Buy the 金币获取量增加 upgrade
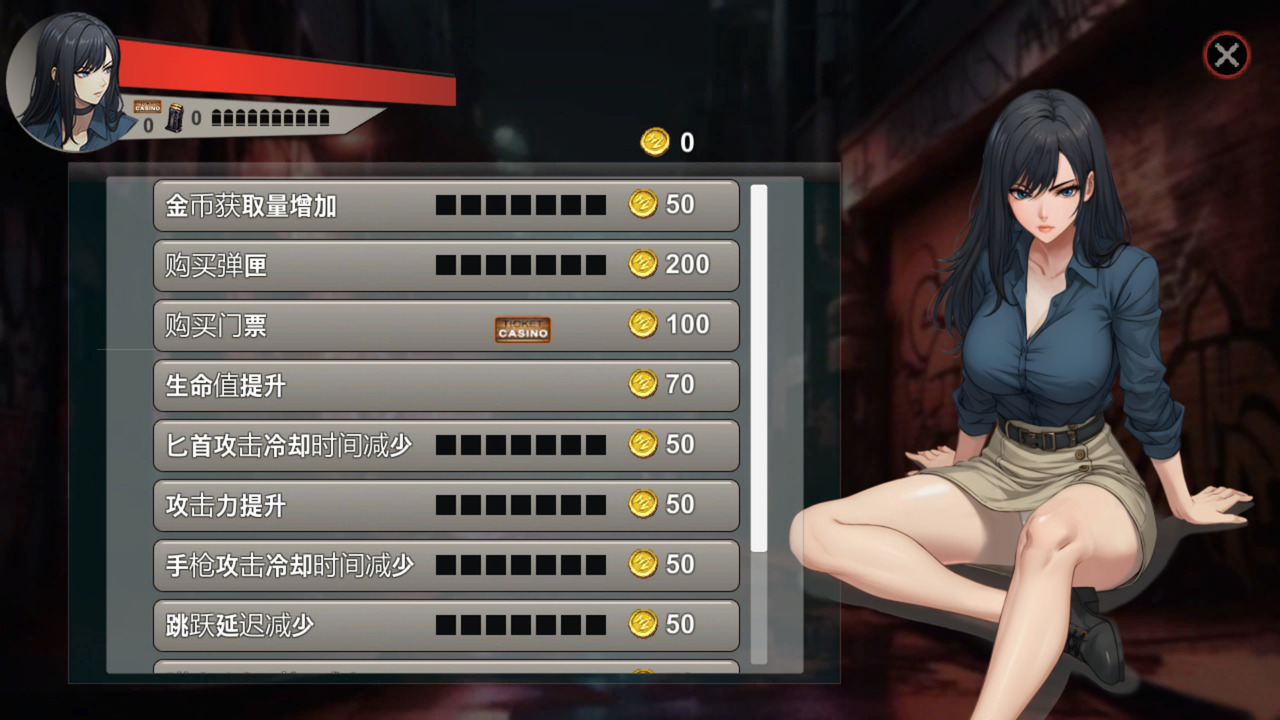Viewport: 1280px width, 720px height. point(446,205)
